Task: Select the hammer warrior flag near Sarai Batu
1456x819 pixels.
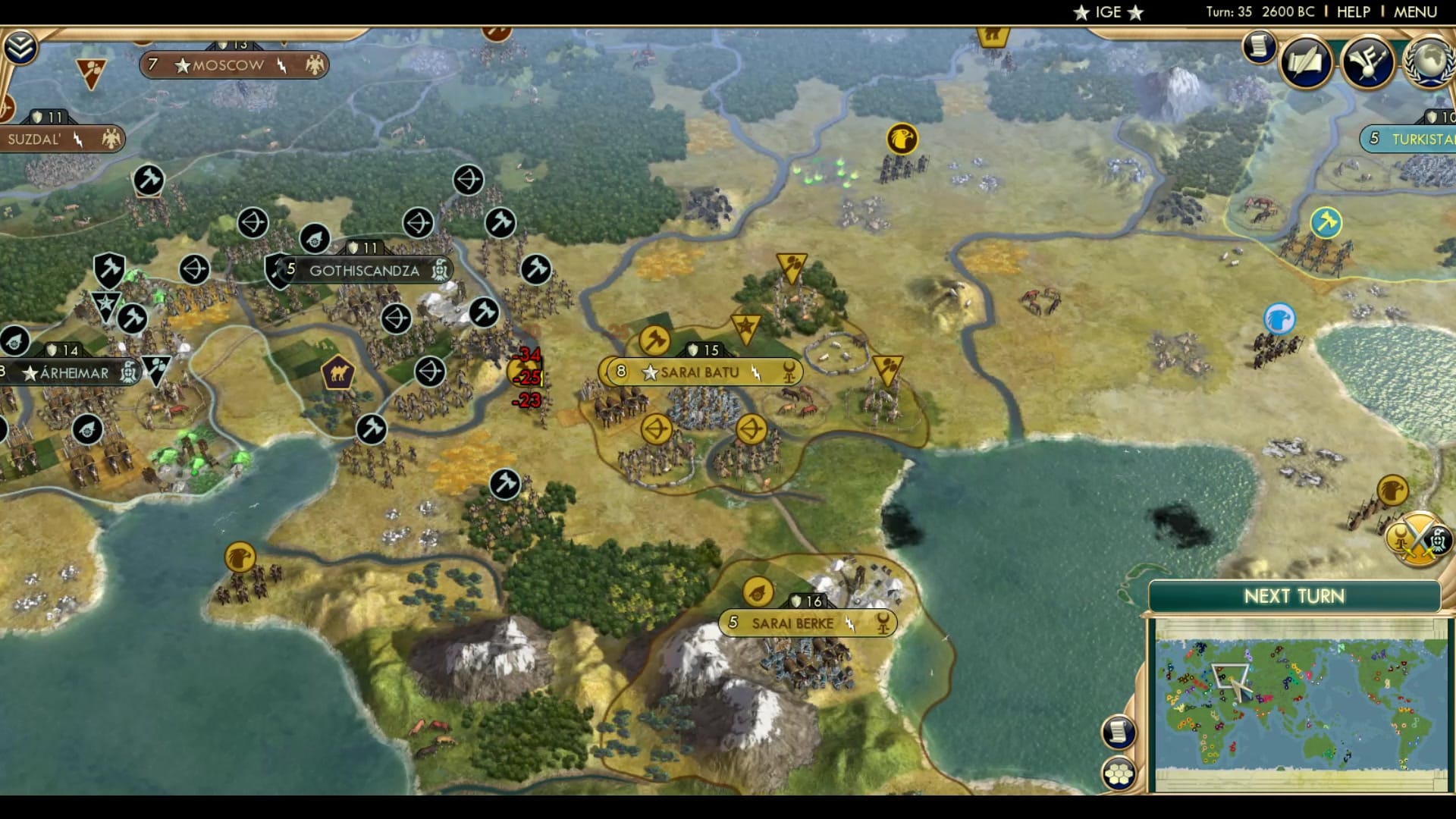Action: 655,339
